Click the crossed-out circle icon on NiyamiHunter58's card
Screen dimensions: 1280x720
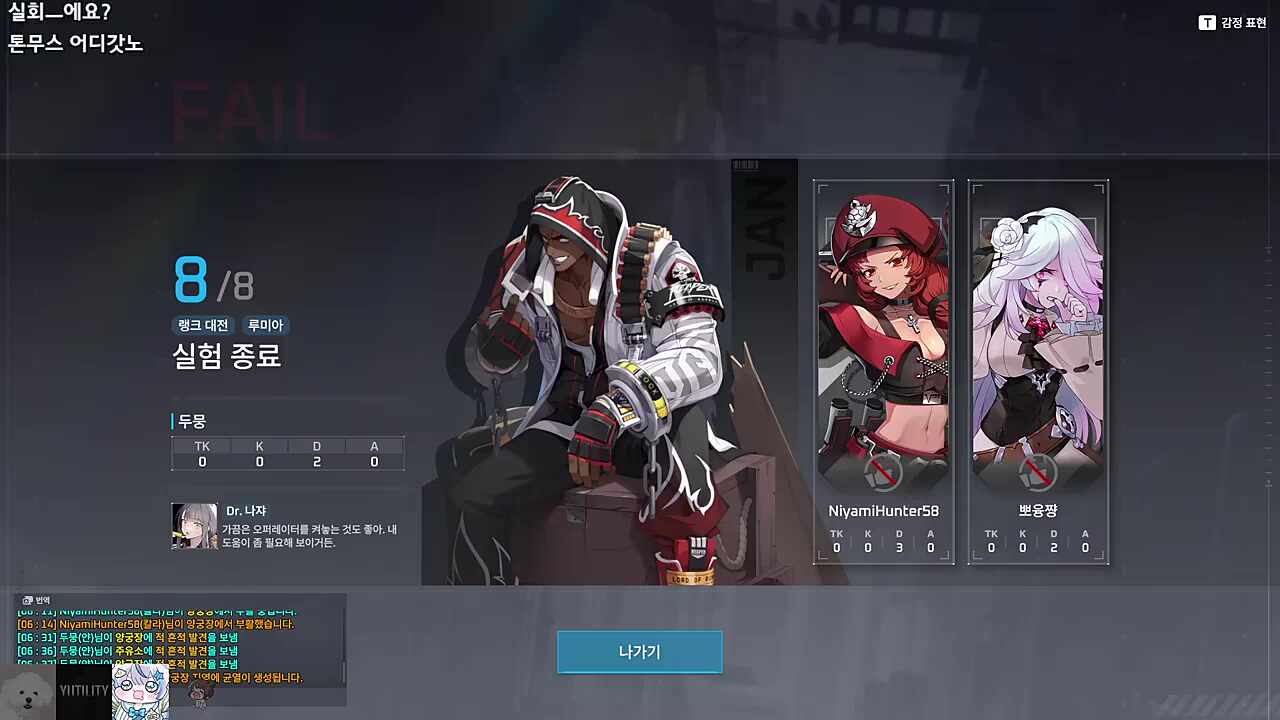coord(883,472)
